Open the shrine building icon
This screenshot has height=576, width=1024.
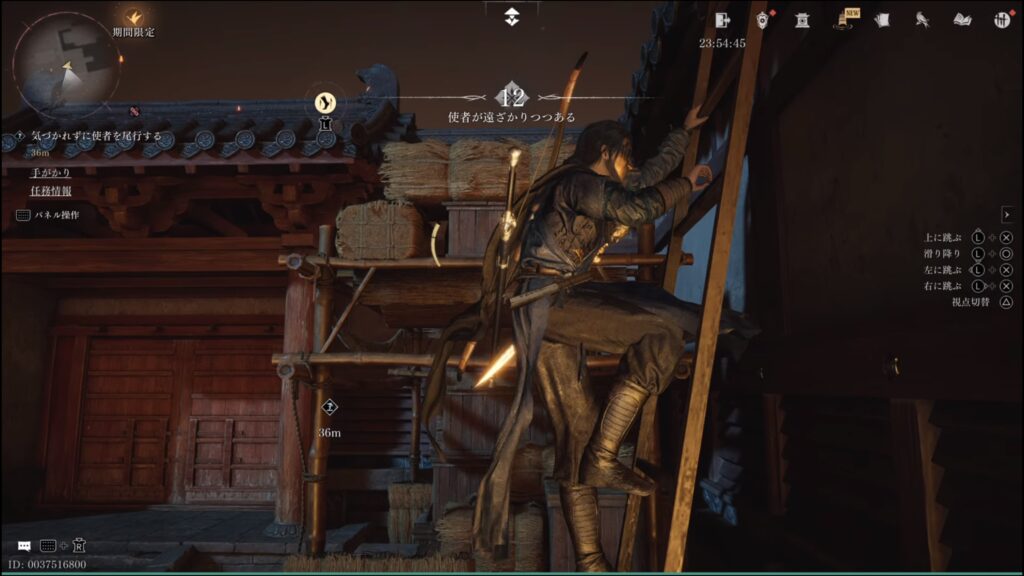802,19
